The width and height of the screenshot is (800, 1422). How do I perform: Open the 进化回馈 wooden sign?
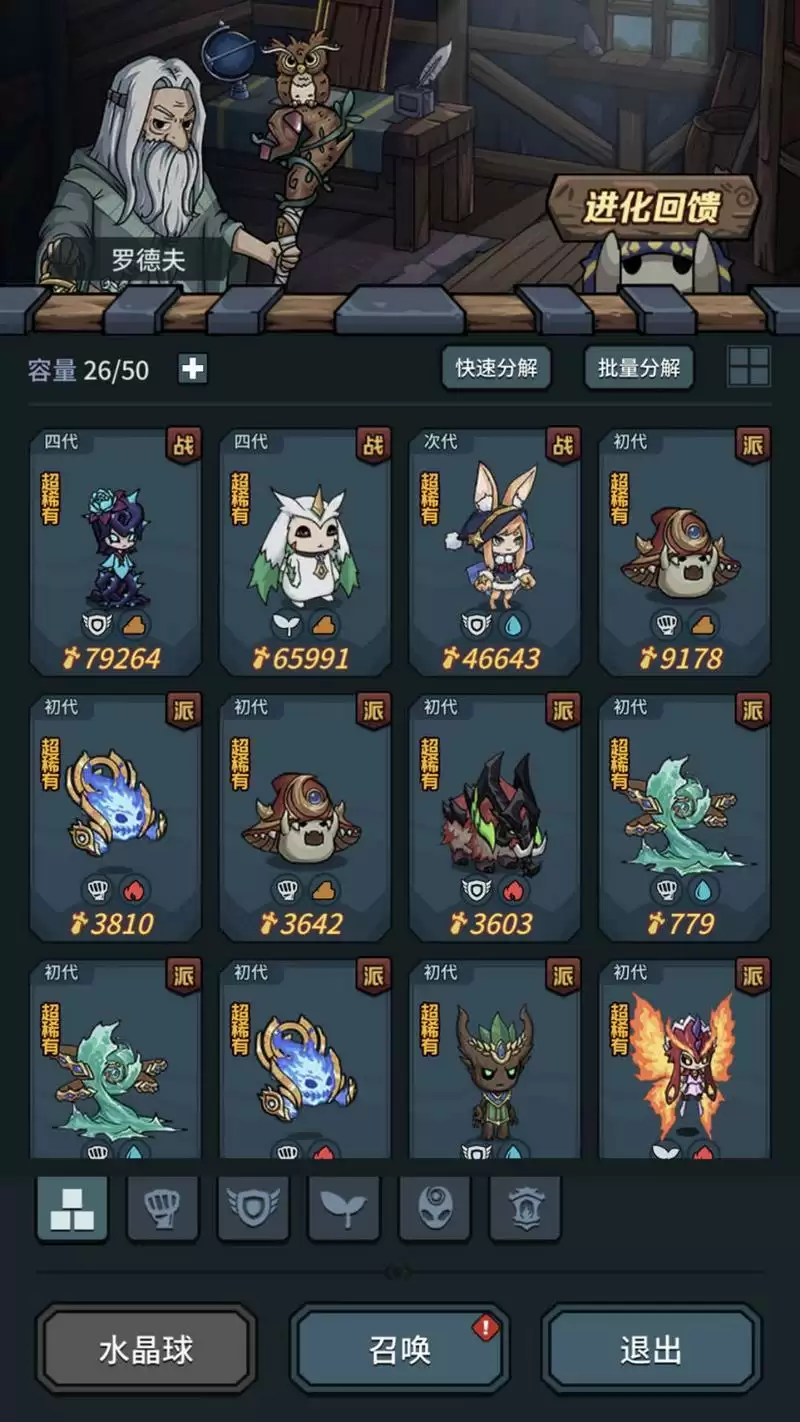[x=652, y=208]
